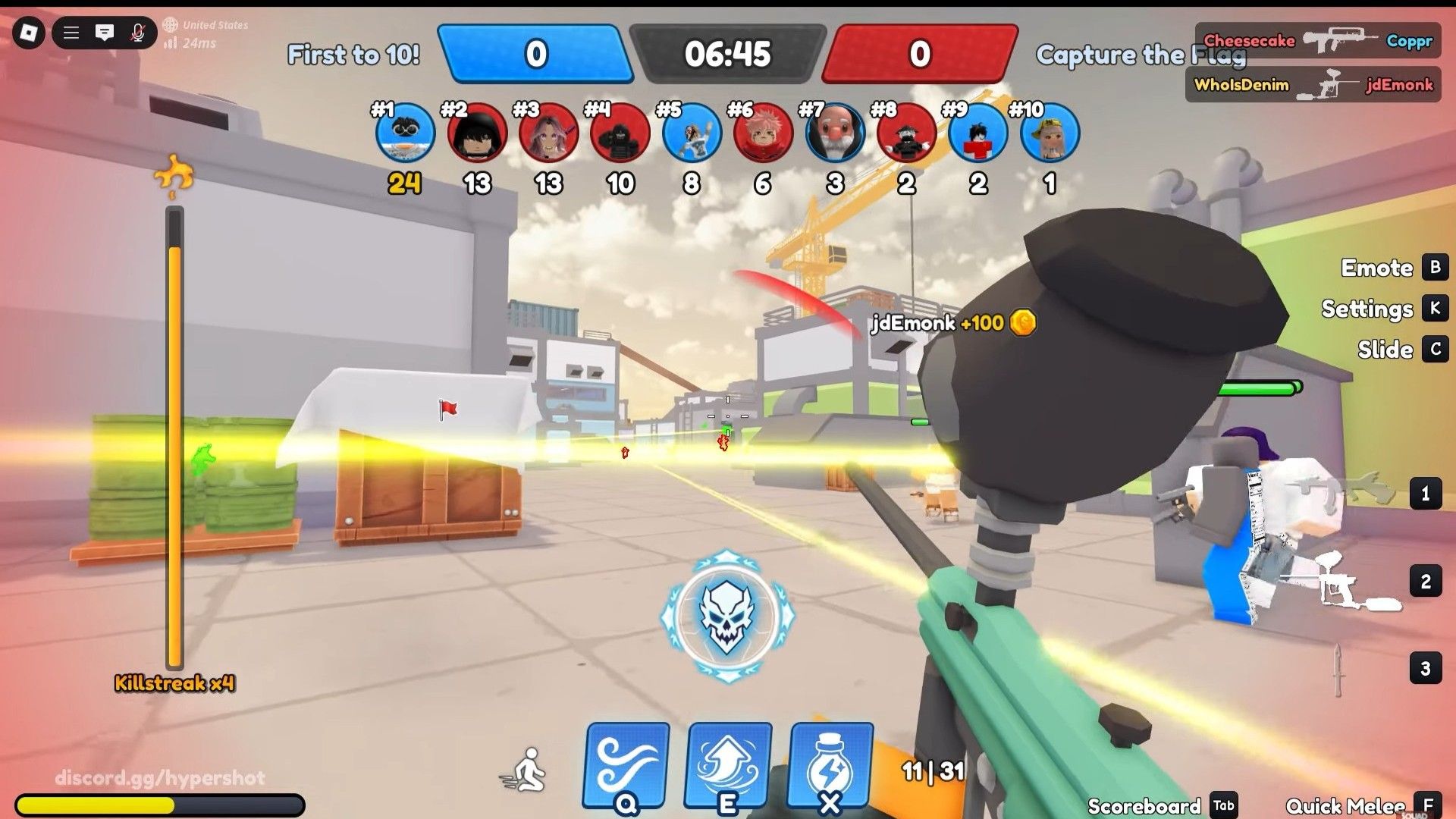The width and height of the screenshot is (1456, 819).
Task: Activate the skull ultimate emblem
Action: point(728,616)
